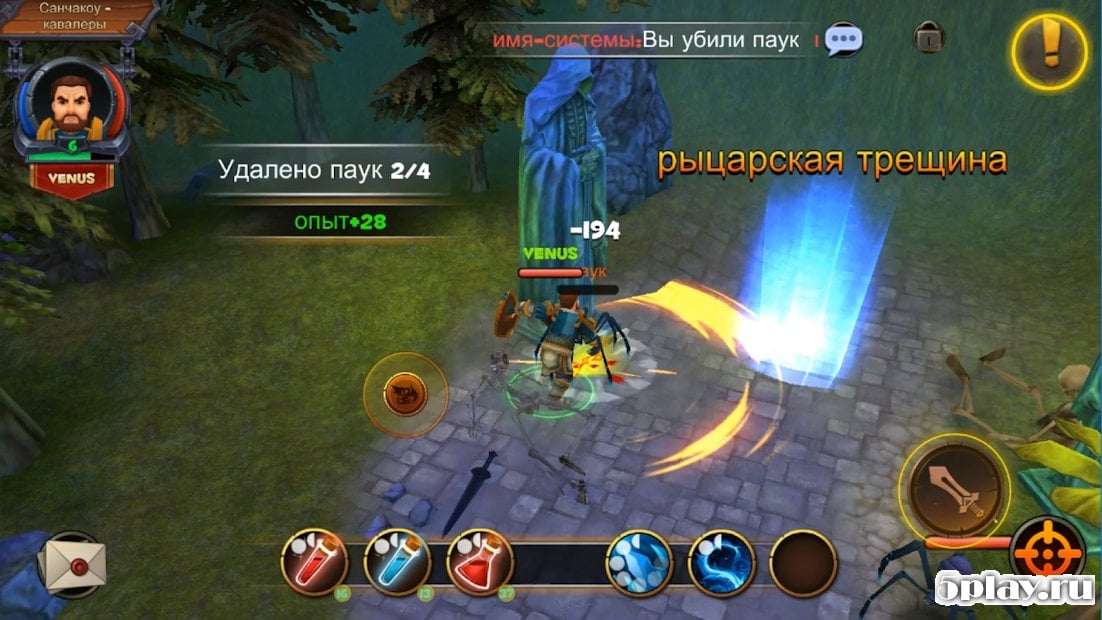This screenshot has height=620, width=1102.
Task: Click the red VENUS name banner
Action: tap(71, 179)
